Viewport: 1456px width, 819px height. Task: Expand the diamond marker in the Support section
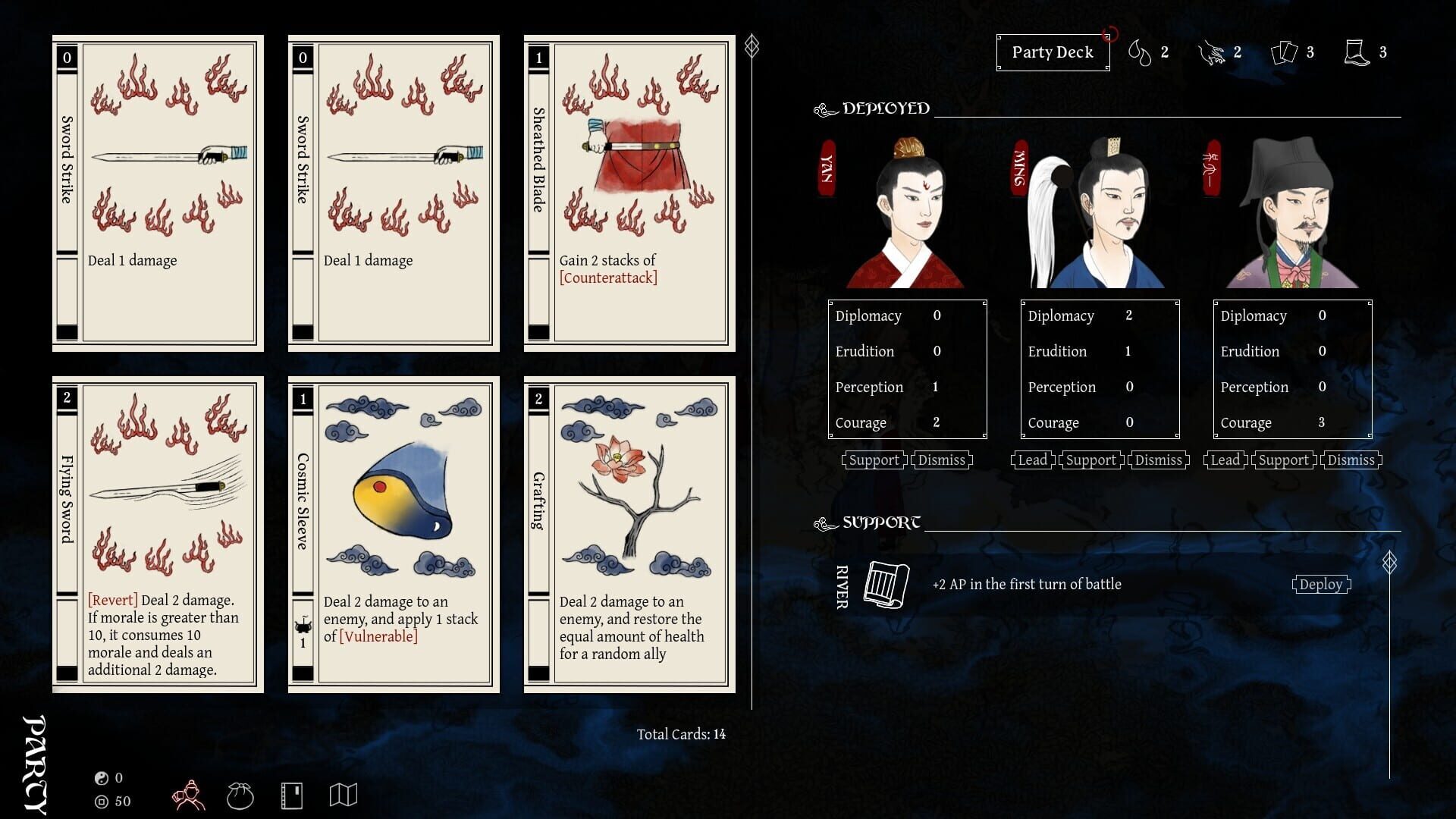[x=1389, y=563]
